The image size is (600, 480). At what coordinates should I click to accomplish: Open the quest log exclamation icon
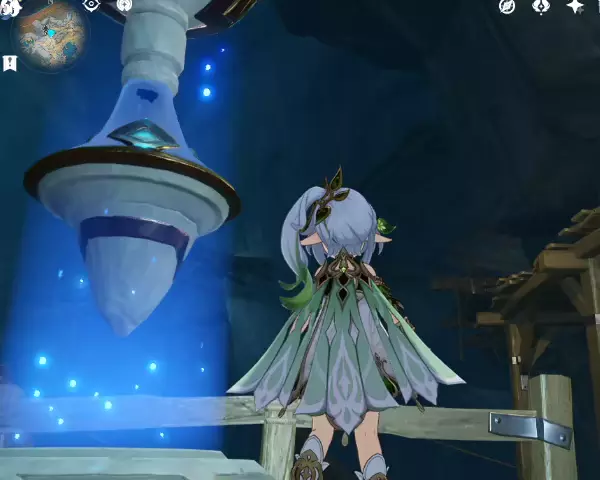click(10, 64)
